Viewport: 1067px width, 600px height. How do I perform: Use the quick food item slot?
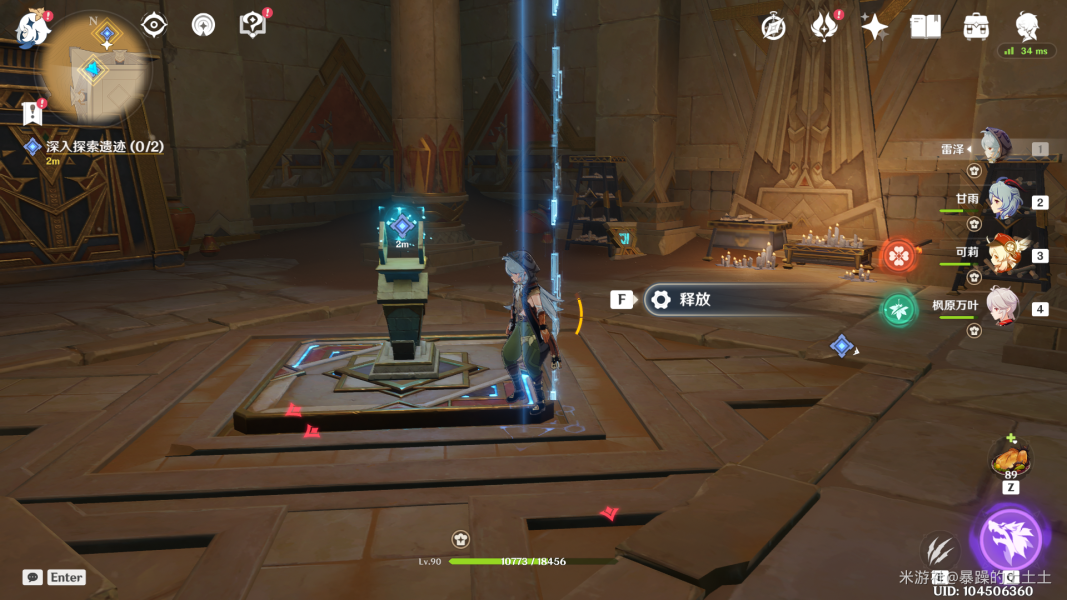coord(1010,461)
